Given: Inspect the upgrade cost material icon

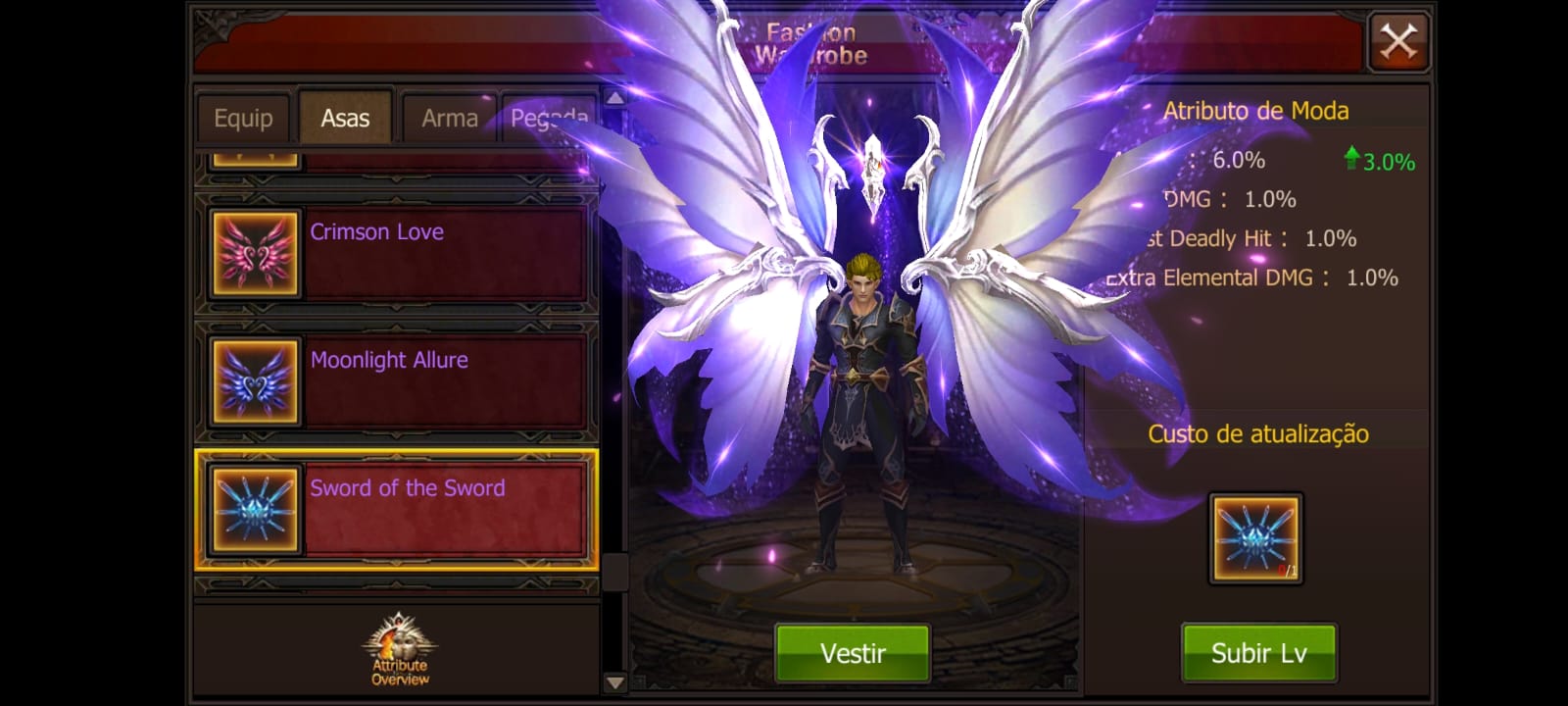Looking at the screenshot, I should click(1255, 538).
